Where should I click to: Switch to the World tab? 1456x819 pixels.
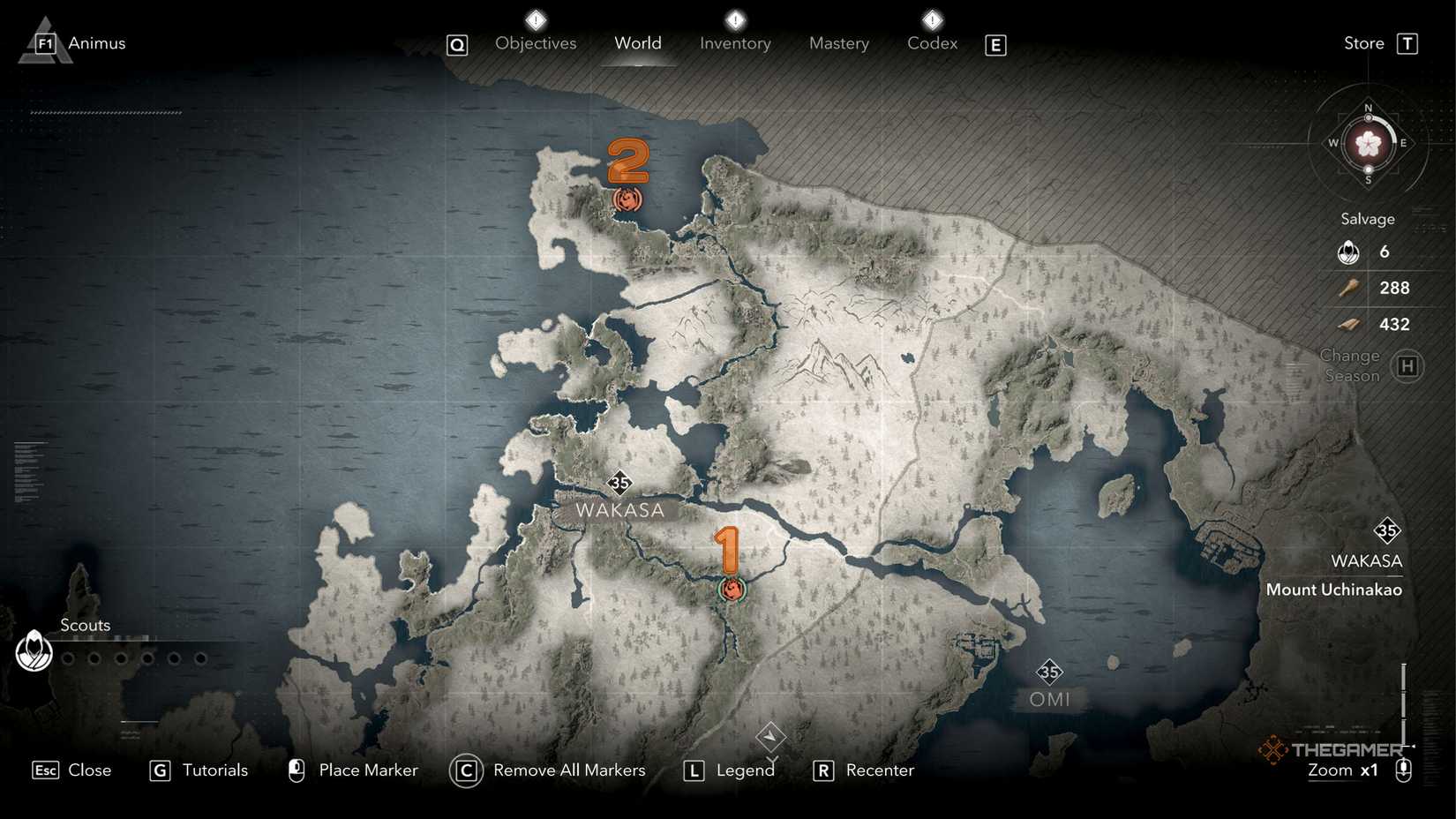click(637, 43)
